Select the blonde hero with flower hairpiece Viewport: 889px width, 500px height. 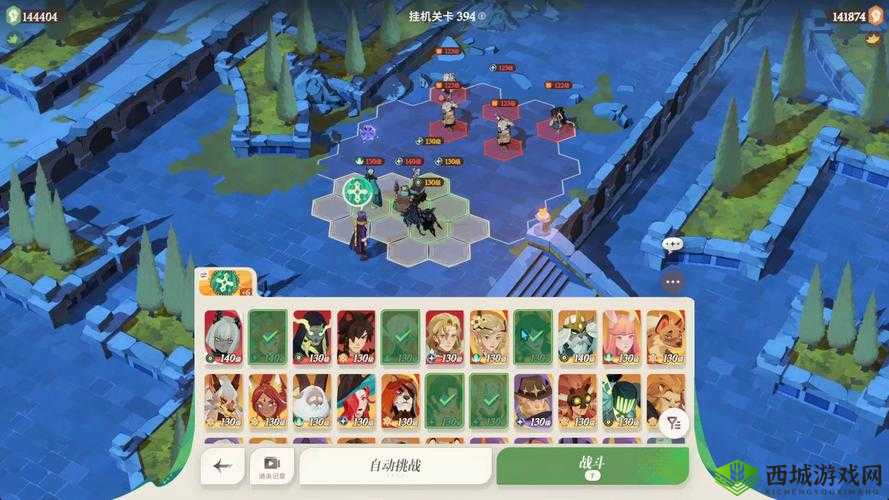pyautogui.click(x=489, y=336)
